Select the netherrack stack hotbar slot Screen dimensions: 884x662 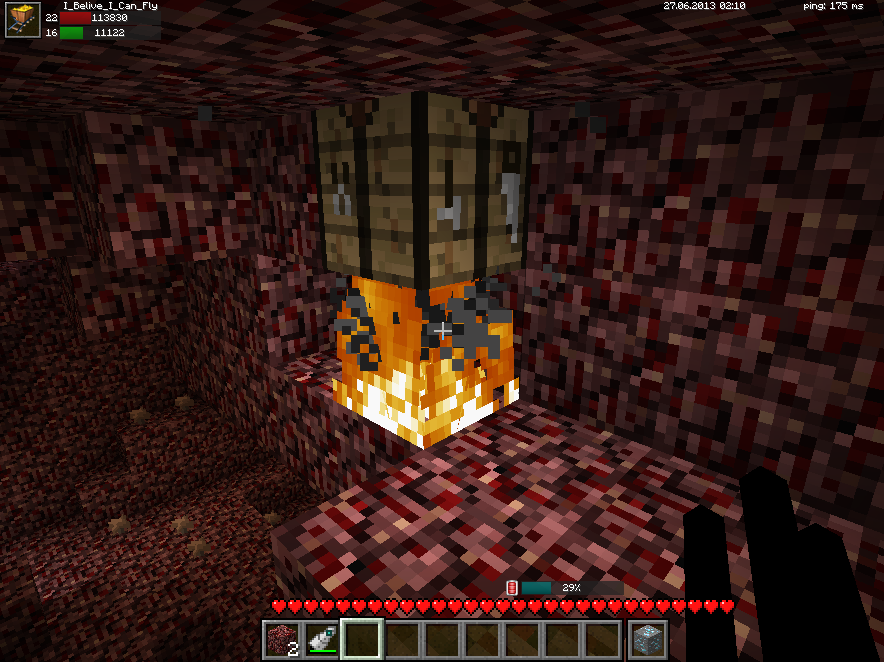281,639
